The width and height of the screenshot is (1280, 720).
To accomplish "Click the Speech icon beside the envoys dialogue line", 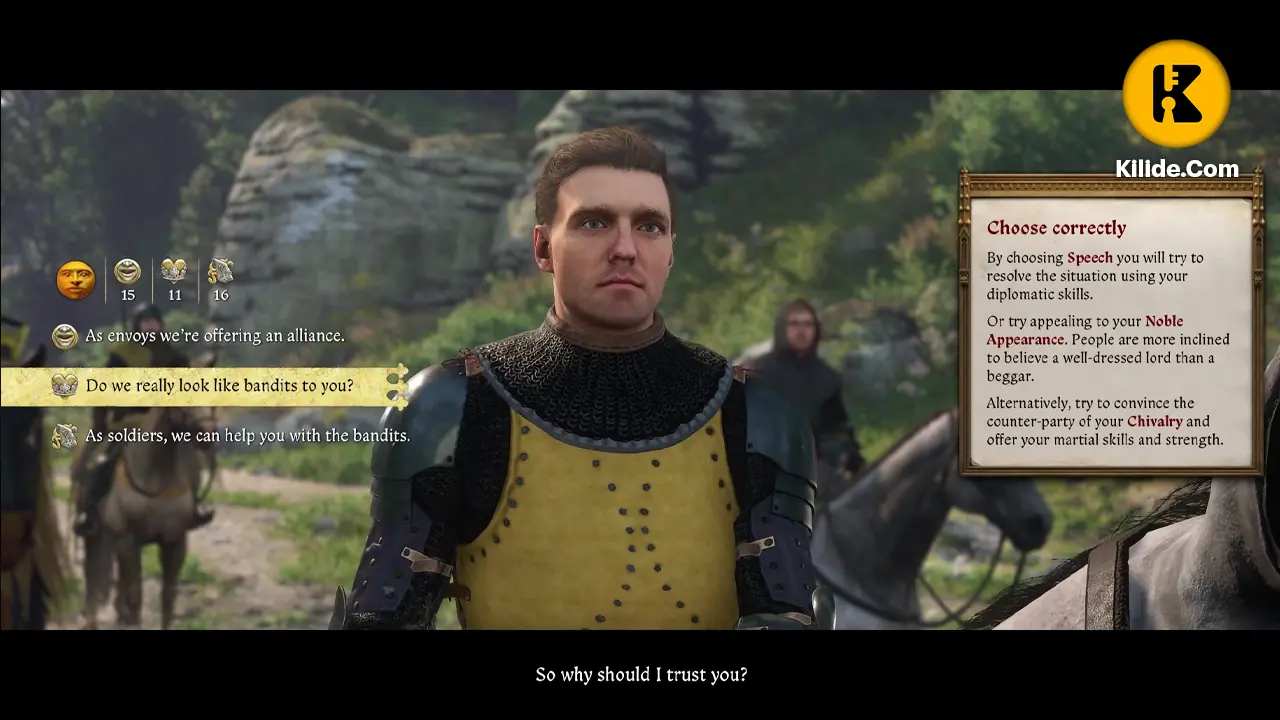I will click(x=64, y=335).
